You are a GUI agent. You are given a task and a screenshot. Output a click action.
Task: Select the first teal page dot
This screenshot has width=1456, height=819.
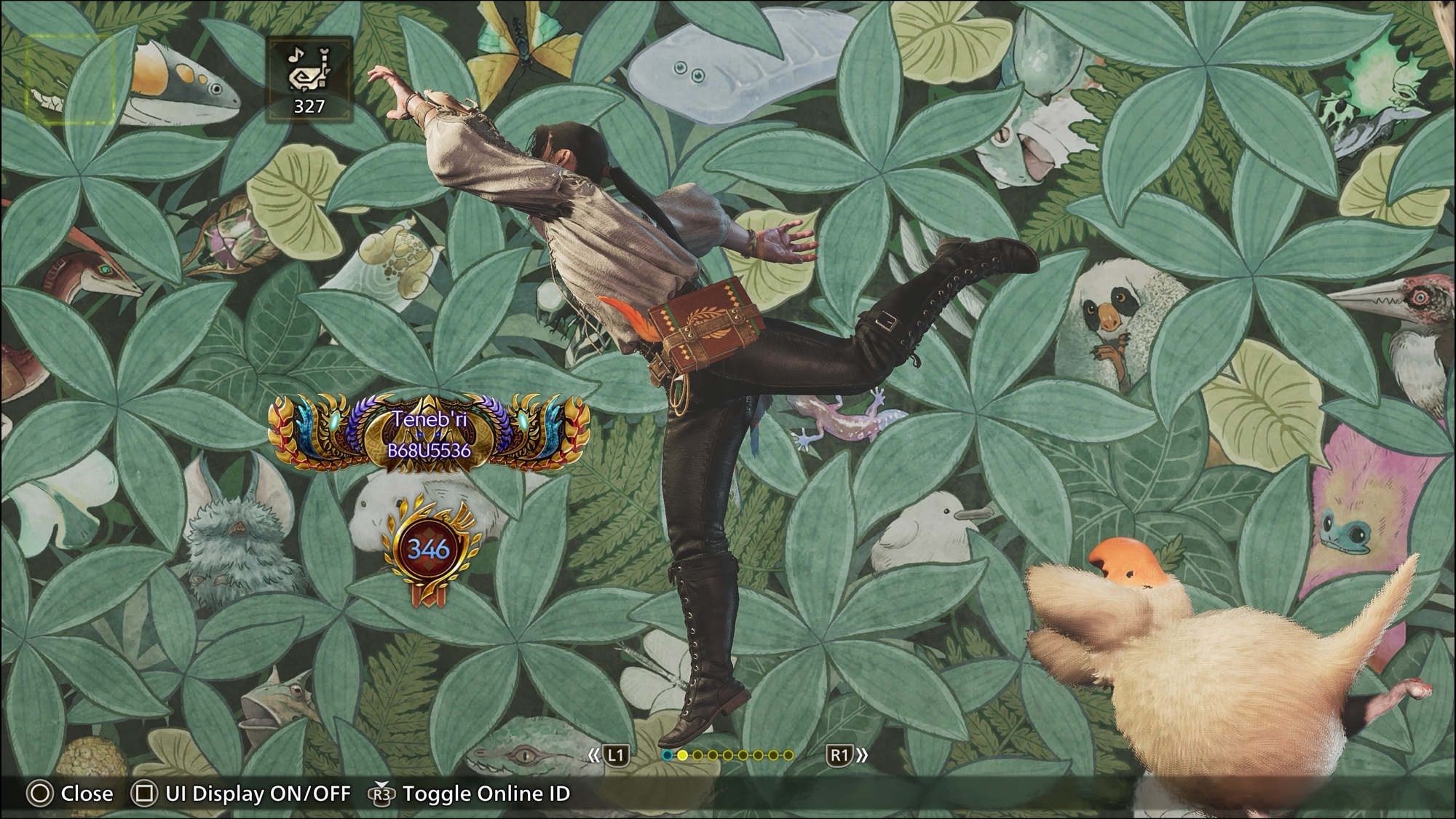(x=667, y=756)
